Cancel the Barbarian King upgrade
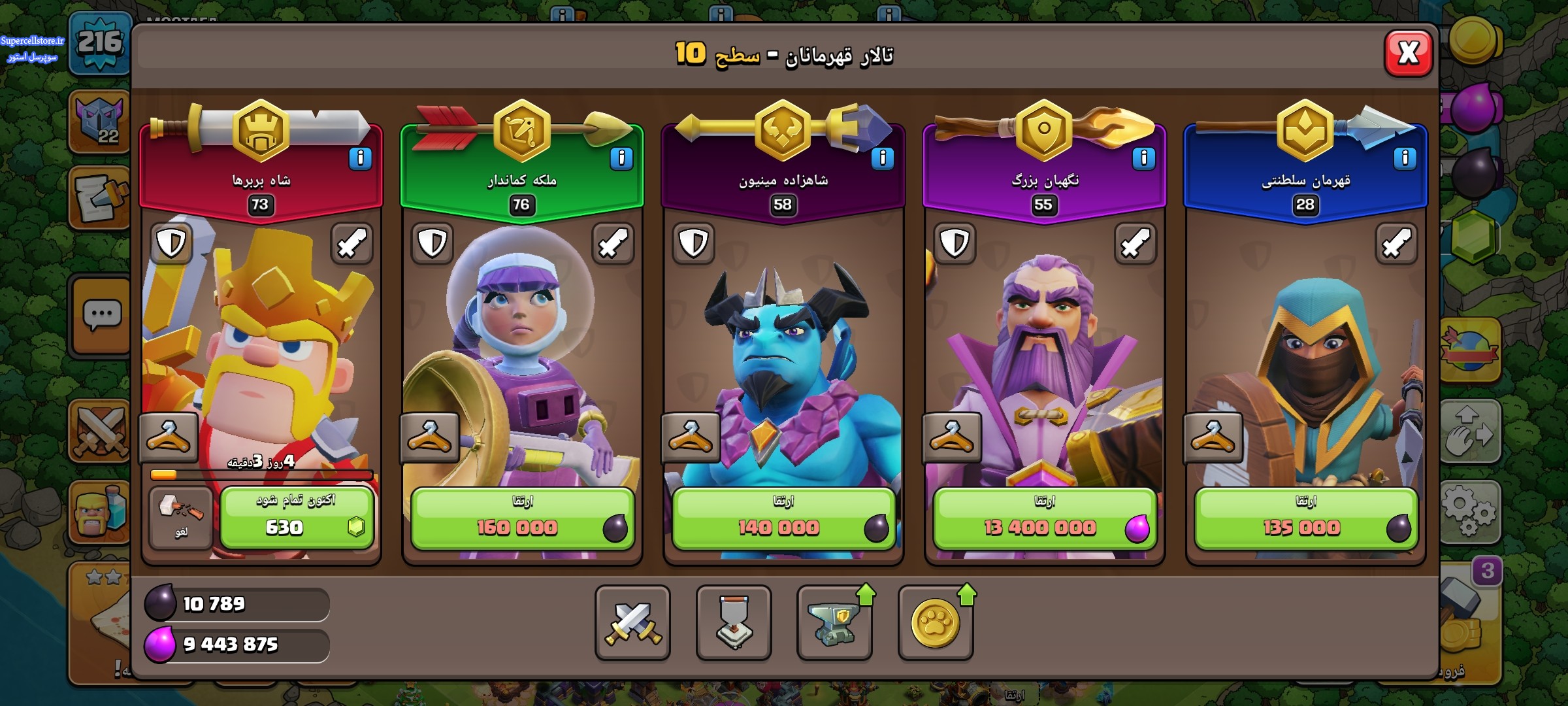The height and width of the screenshot is (706, 1568). tap(180, 518)
